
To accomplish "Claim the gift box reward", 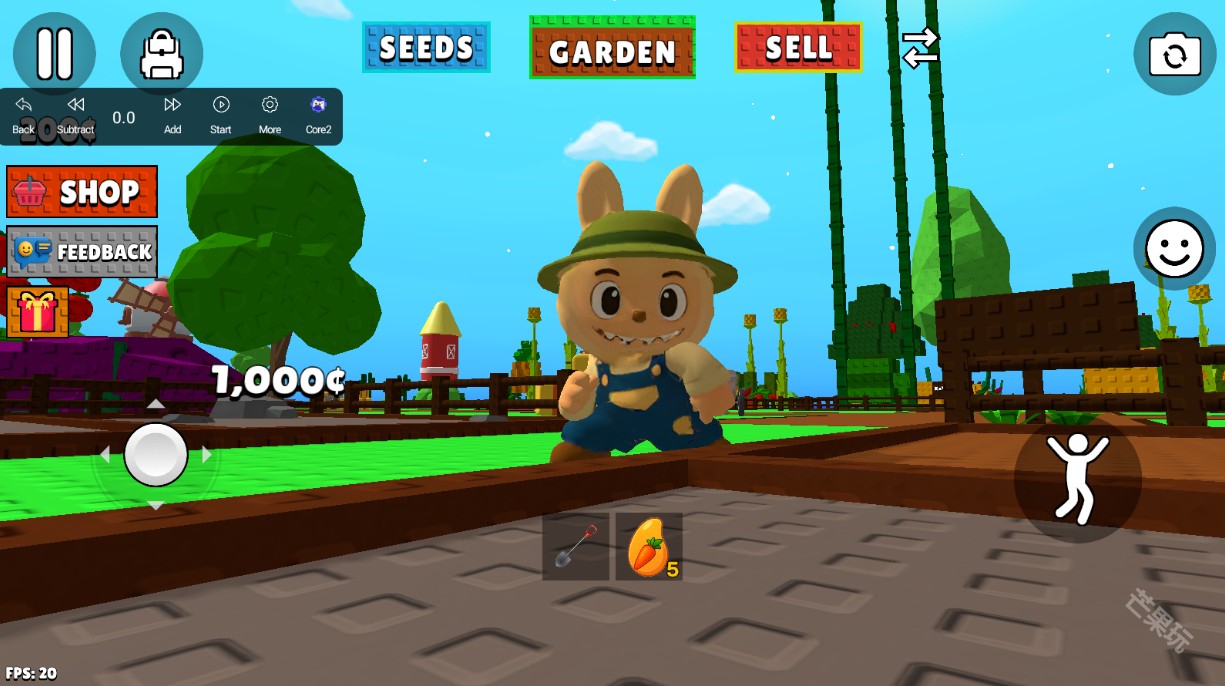I will (37, 312).
